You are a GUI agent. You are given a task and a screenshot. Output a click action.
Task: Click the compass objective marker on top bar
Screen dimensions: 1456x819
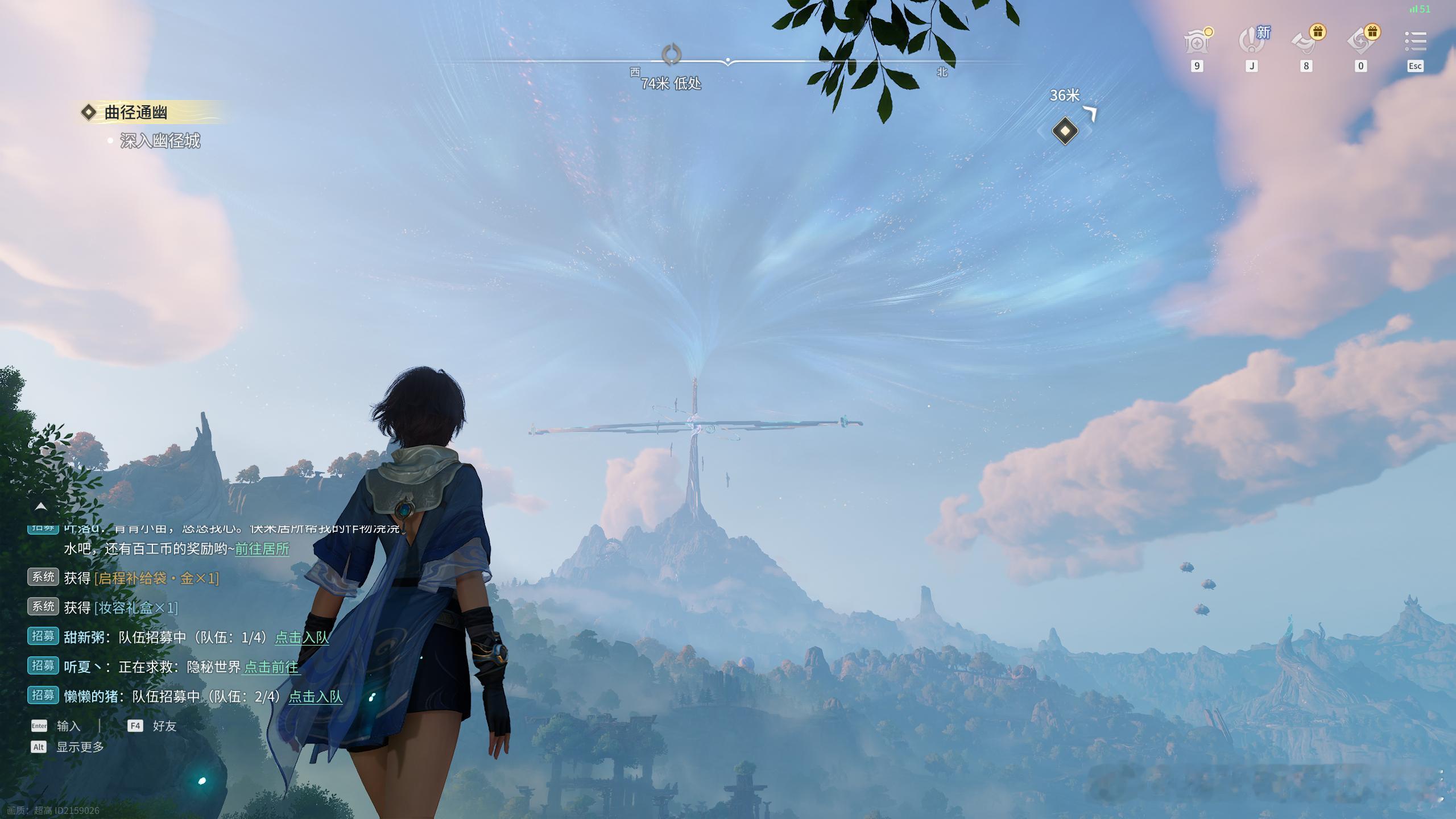(672, 55)
